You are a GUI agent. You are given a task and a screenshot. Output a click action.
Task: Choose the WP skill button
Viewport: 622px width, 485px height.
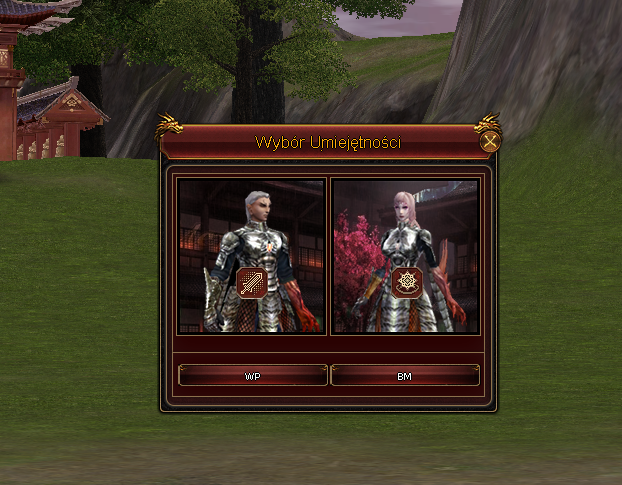pos(252,376)
